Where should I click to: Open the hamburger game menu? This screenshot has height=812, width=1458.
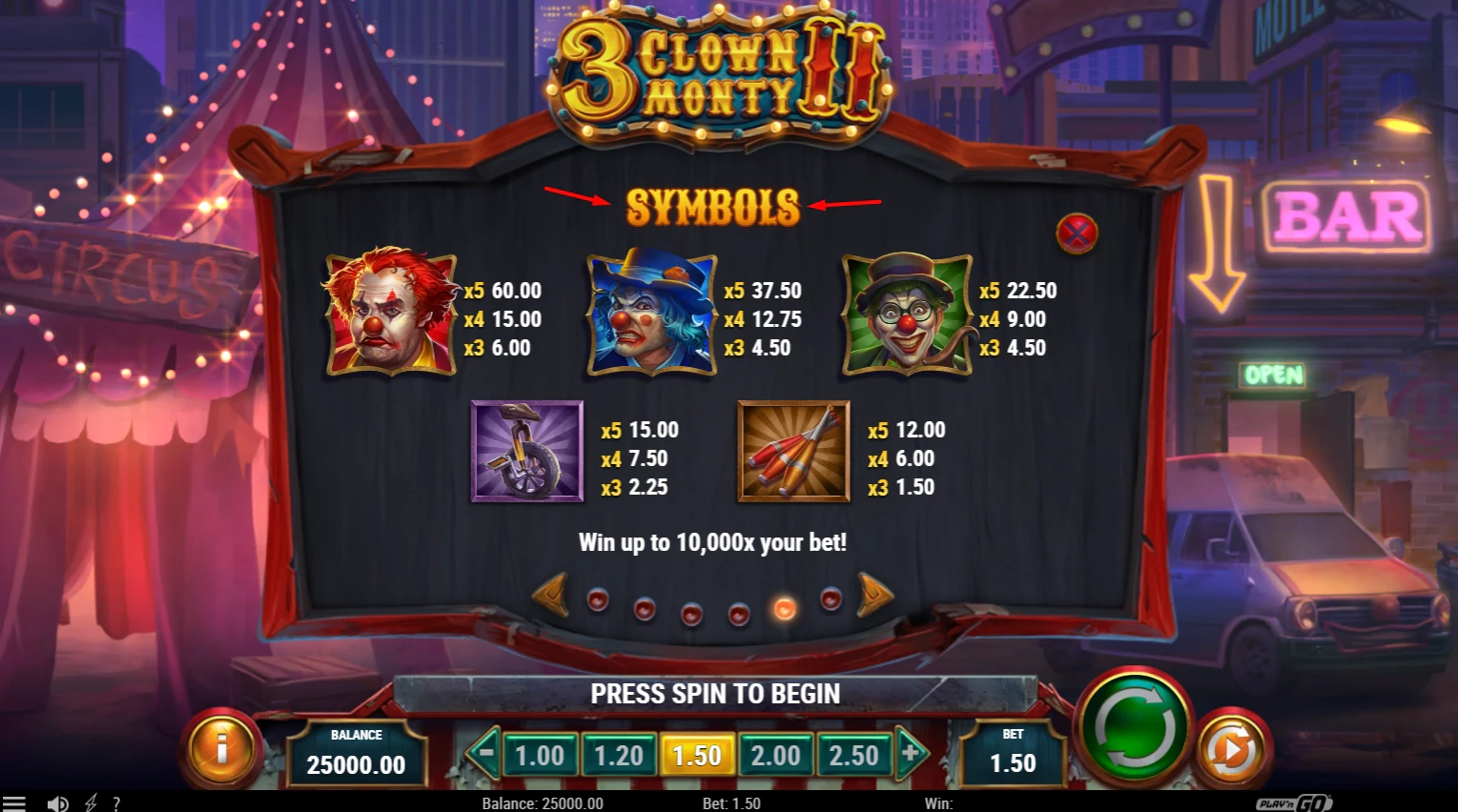tap(14, 802)
